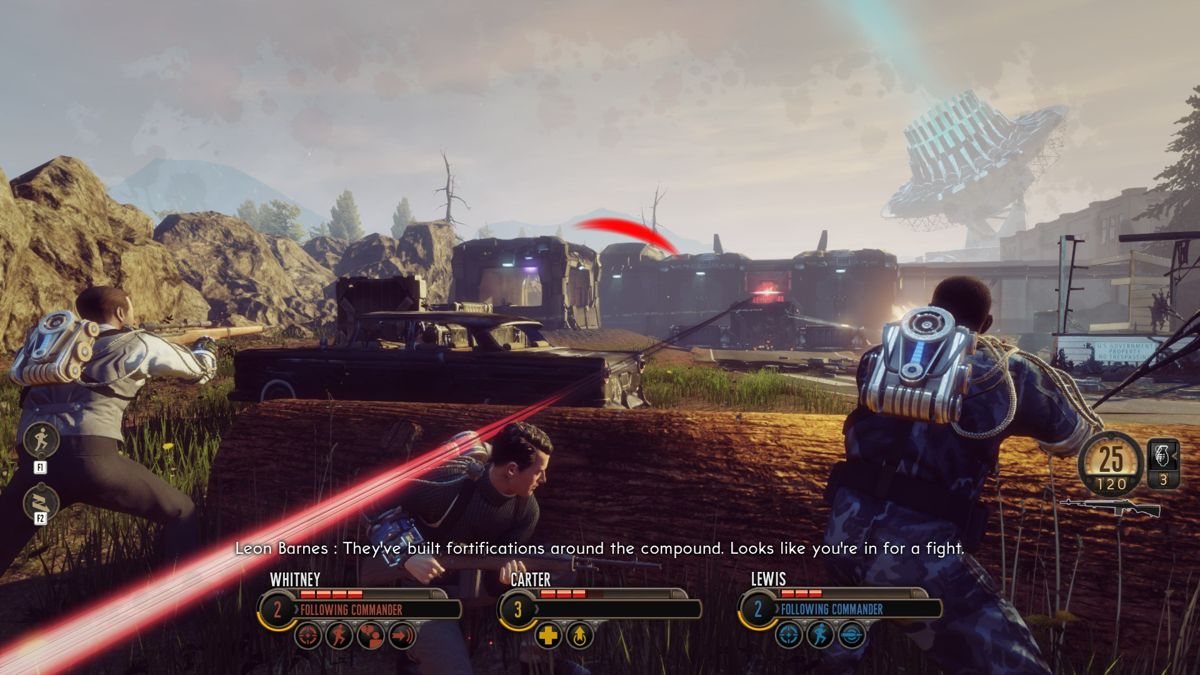Click the zigzag arrow squad command icon

point(41,502)
